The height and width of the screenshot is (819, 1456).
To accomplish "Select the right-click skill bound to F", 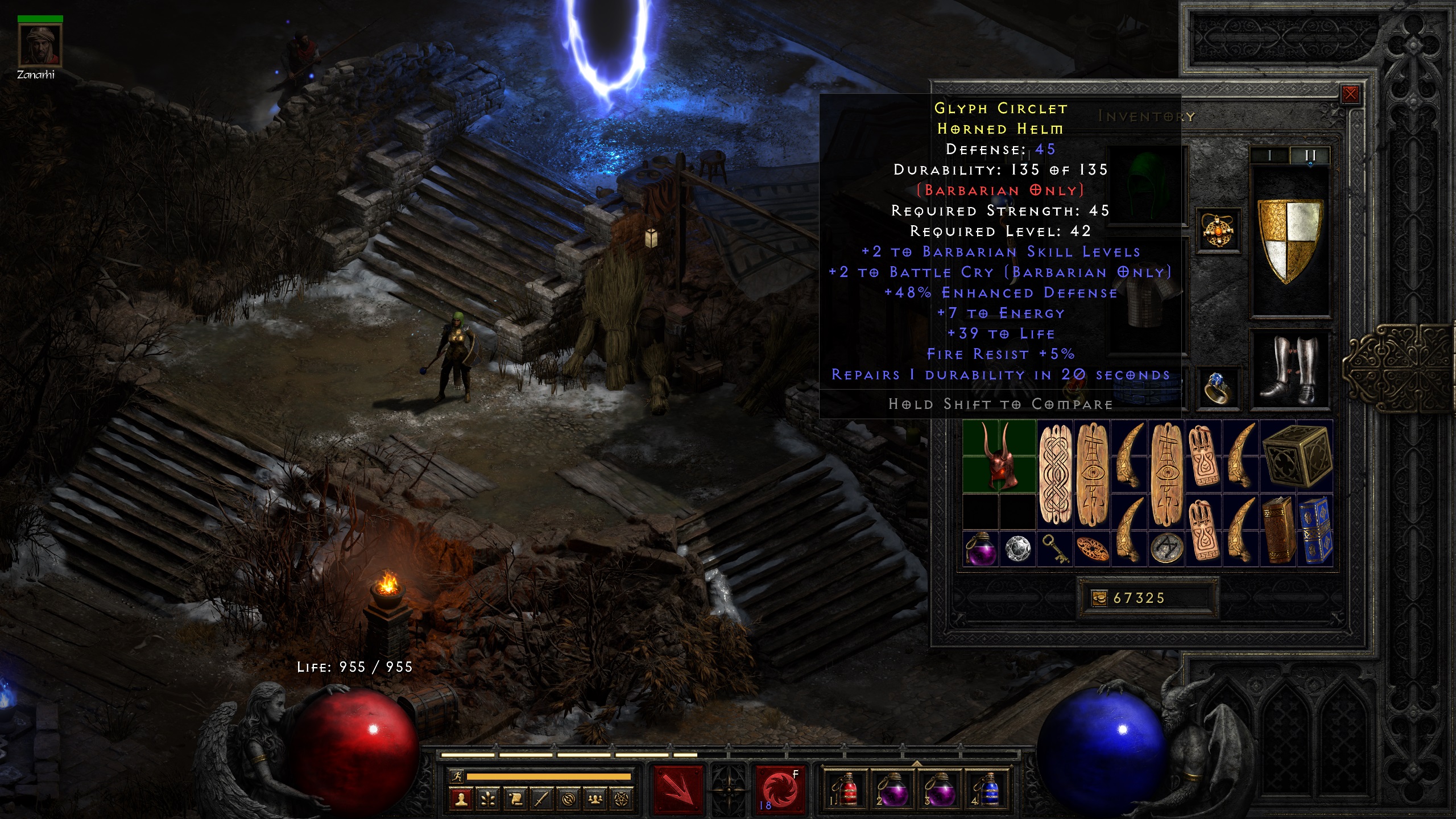I will tap(780, 789).
